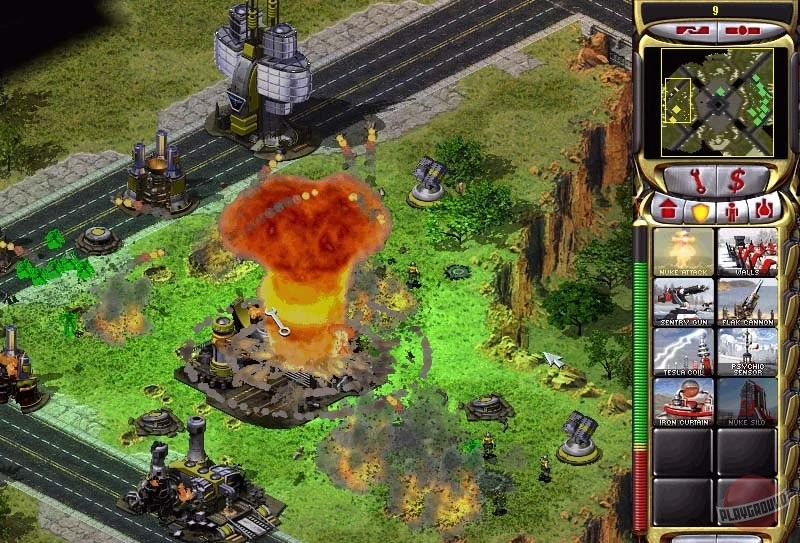The height and width of the screenshot is (543, 800).
Task: Select the Tesla Coil build icon
Action: coord(684,350)
